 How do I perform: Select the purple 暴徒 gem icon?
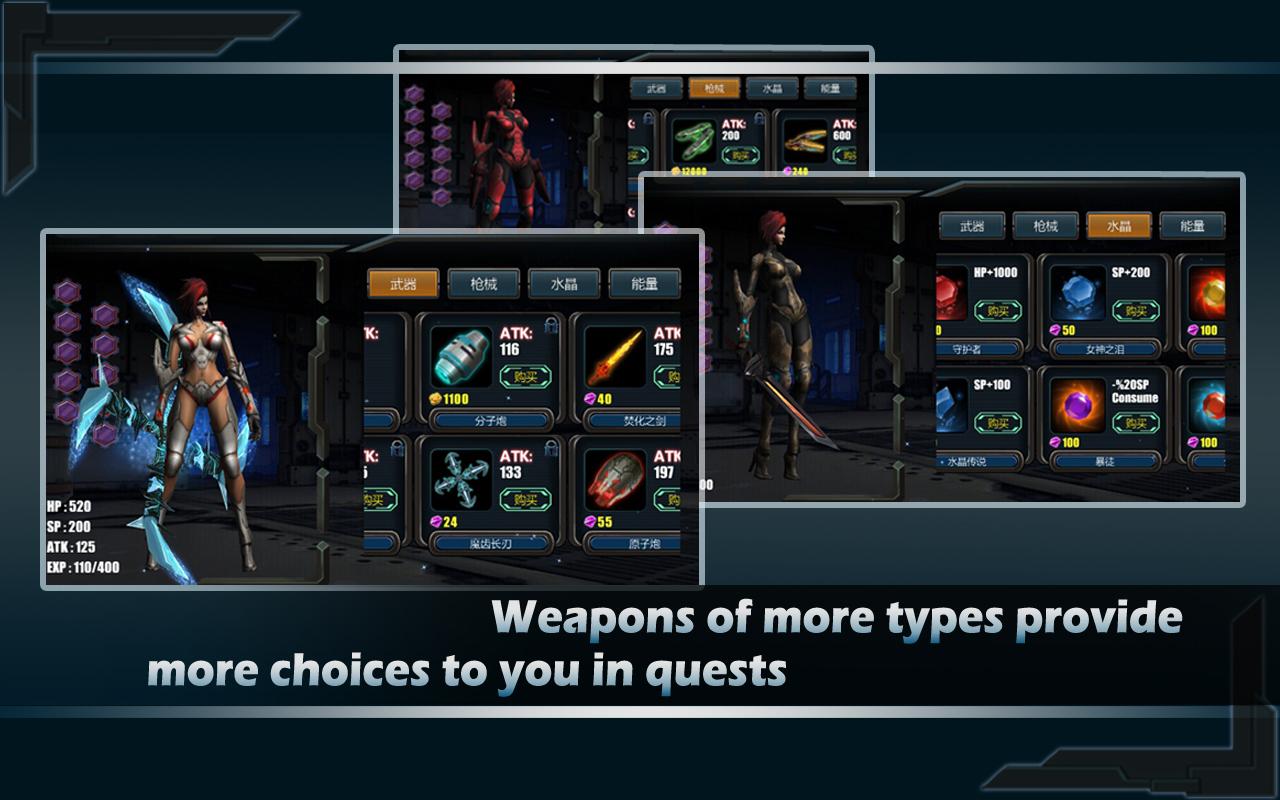coord(1078,406)
